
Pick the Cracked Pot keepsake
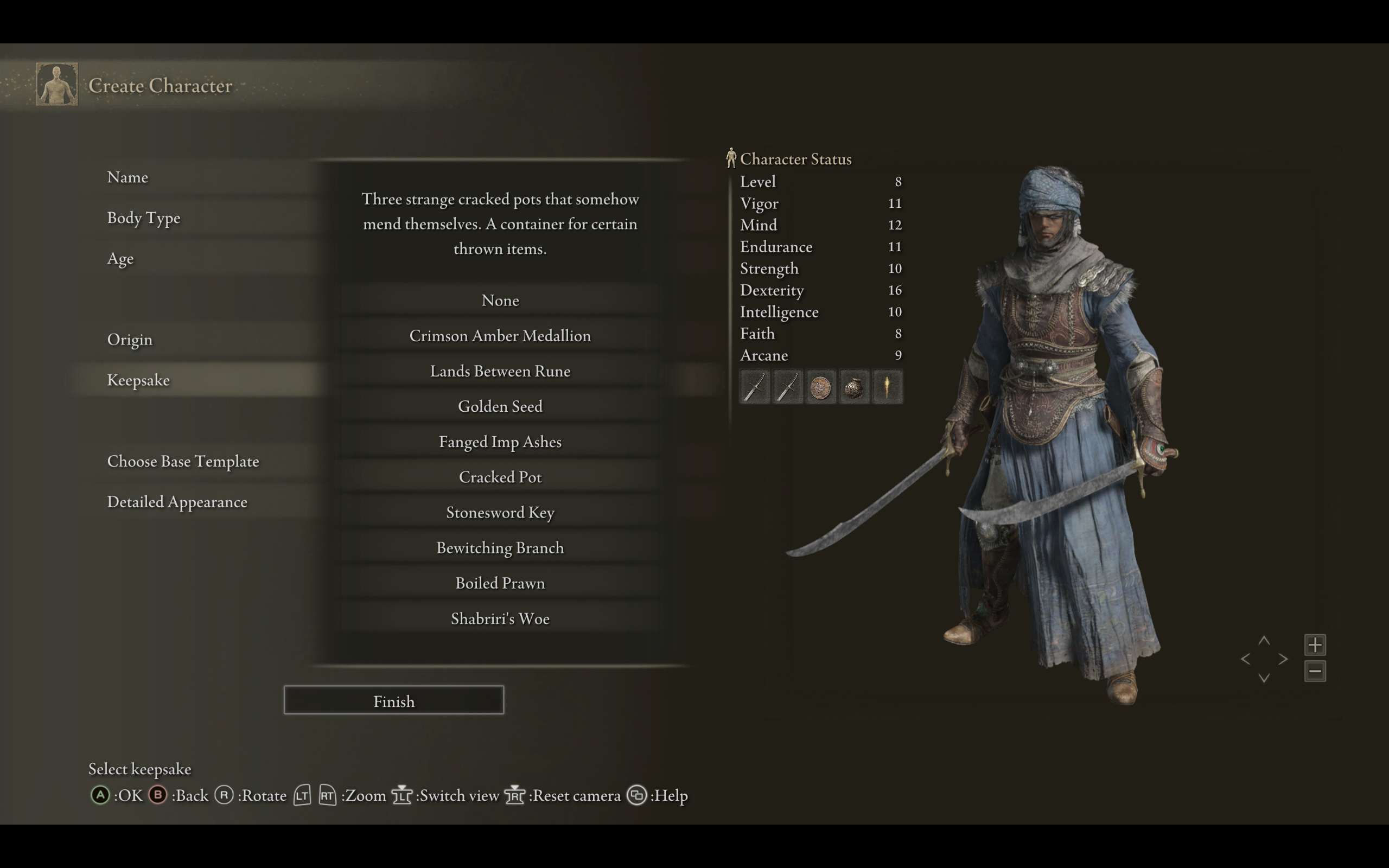click(x=500, y=477)
